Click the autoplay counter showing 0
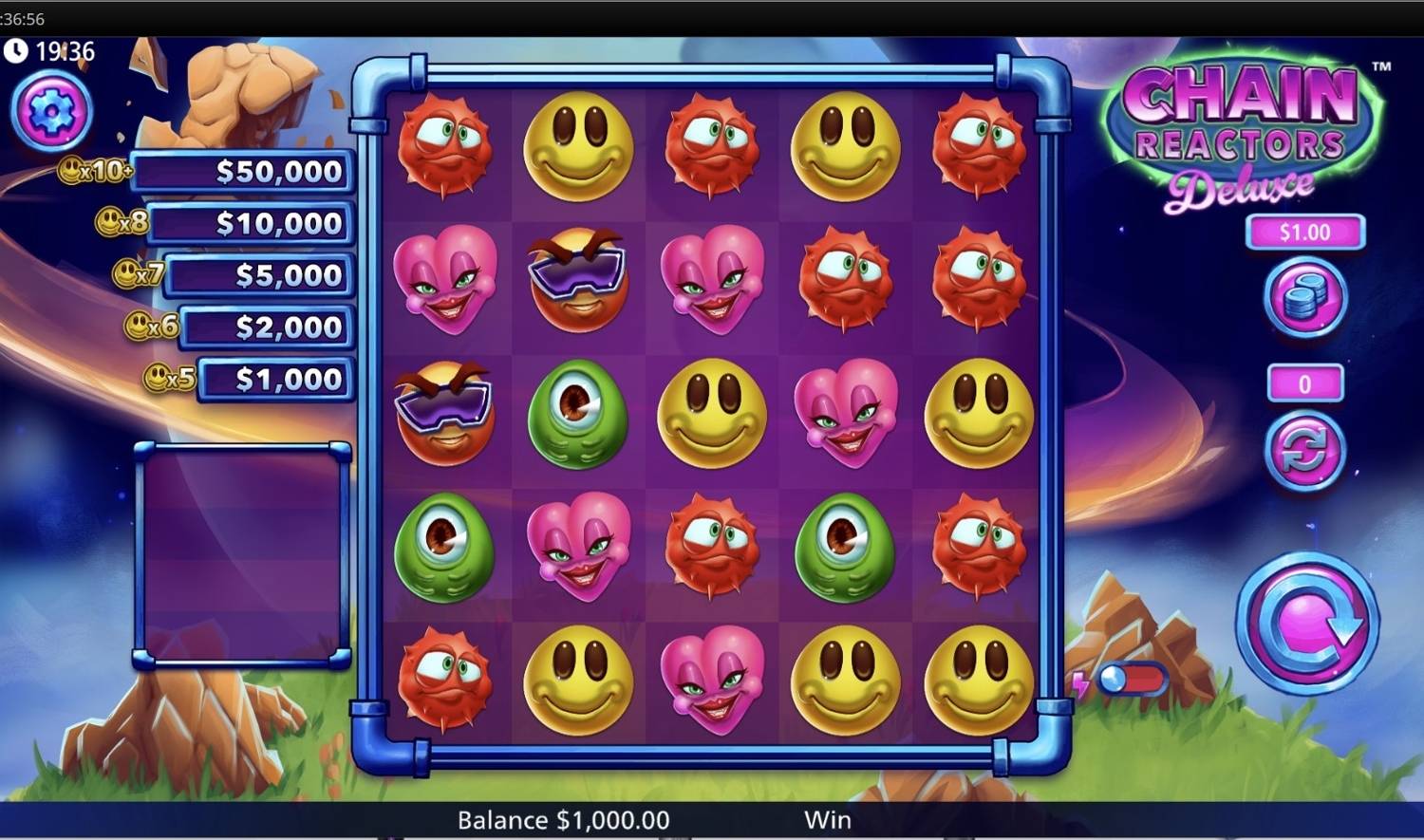 1304,384
